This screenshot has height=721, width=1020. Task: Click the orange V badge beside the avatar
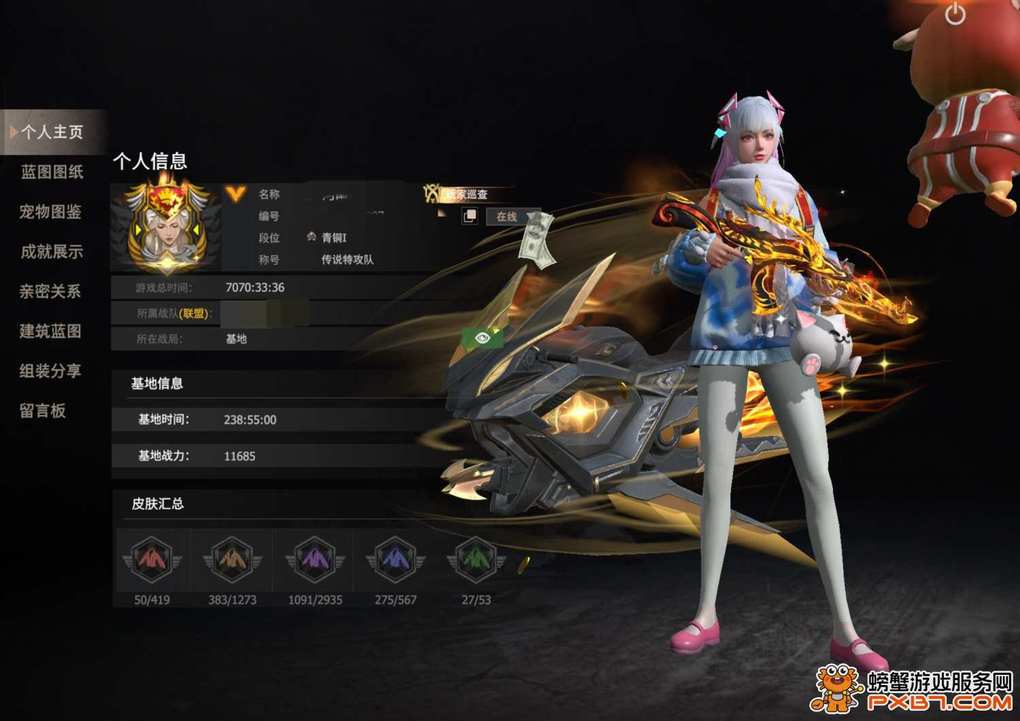coord(235,194)
